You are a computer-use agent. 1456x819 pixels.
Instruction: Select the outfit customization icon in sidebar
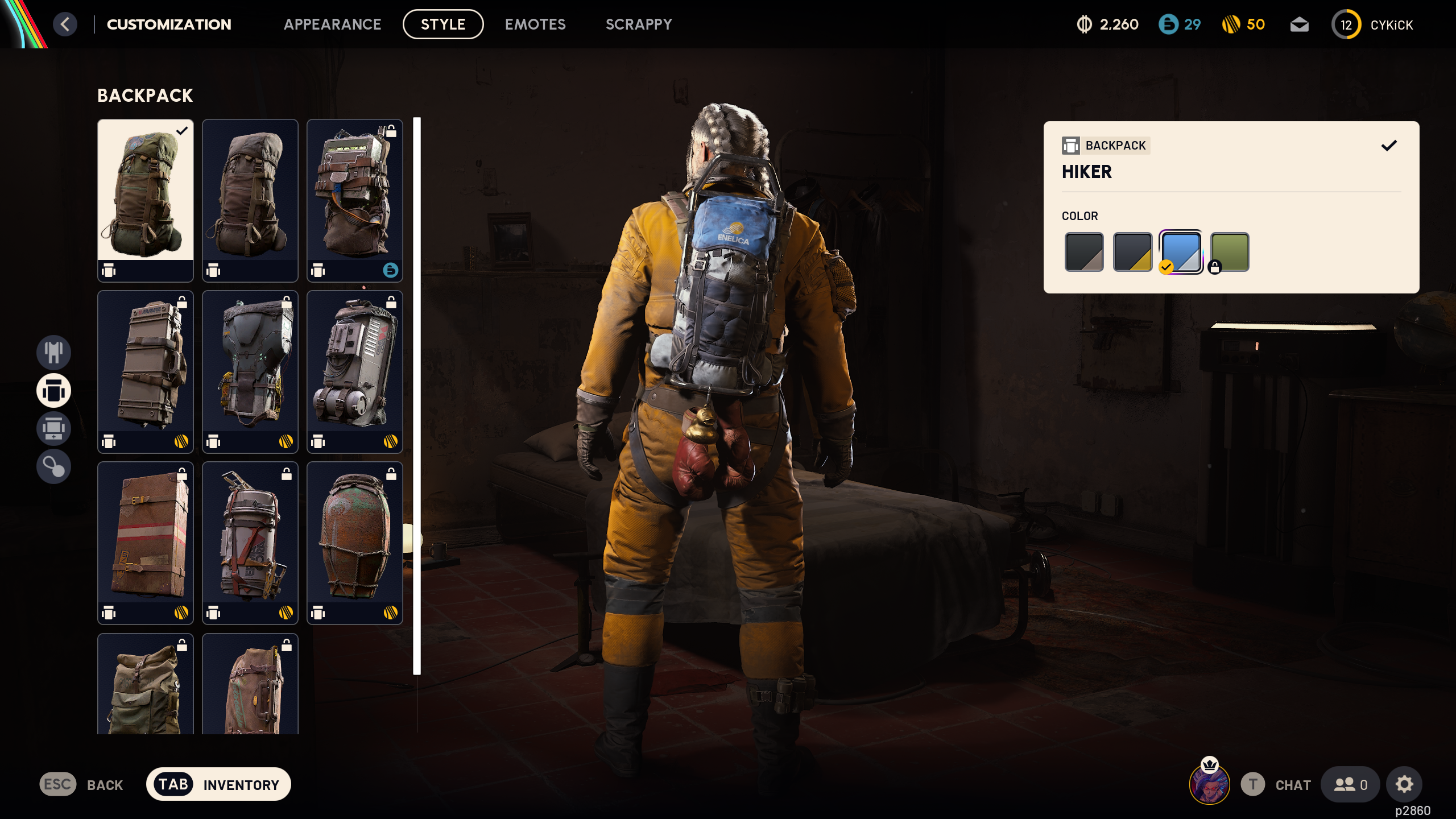pyautogui.click(x=53, y=352)
